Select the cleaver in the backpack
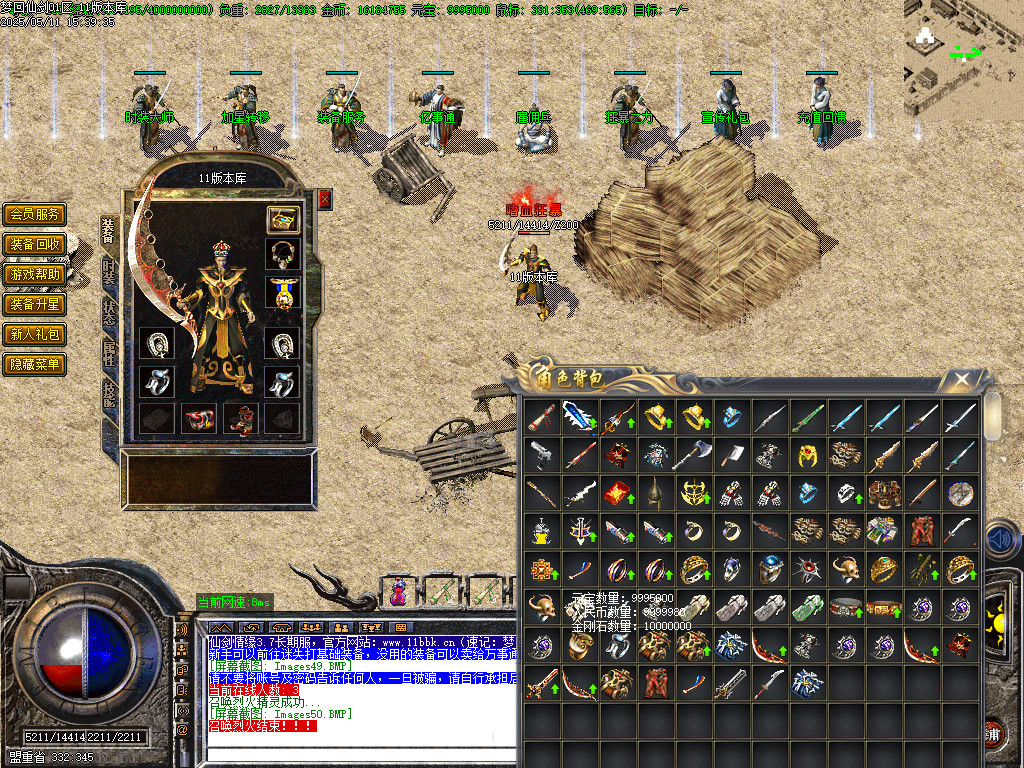 (732, 455)
